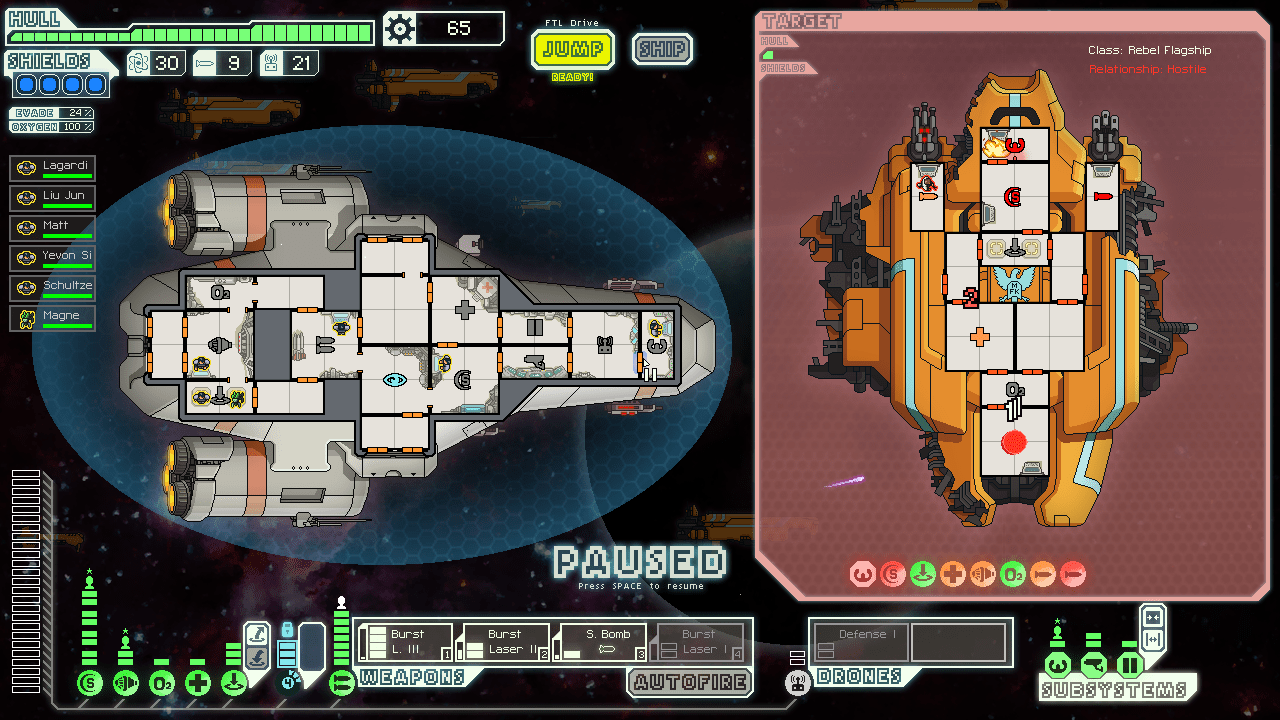Toggle the AUTOFIRE button
Viewport: 1280px width, 720px height.
[690, 683]
